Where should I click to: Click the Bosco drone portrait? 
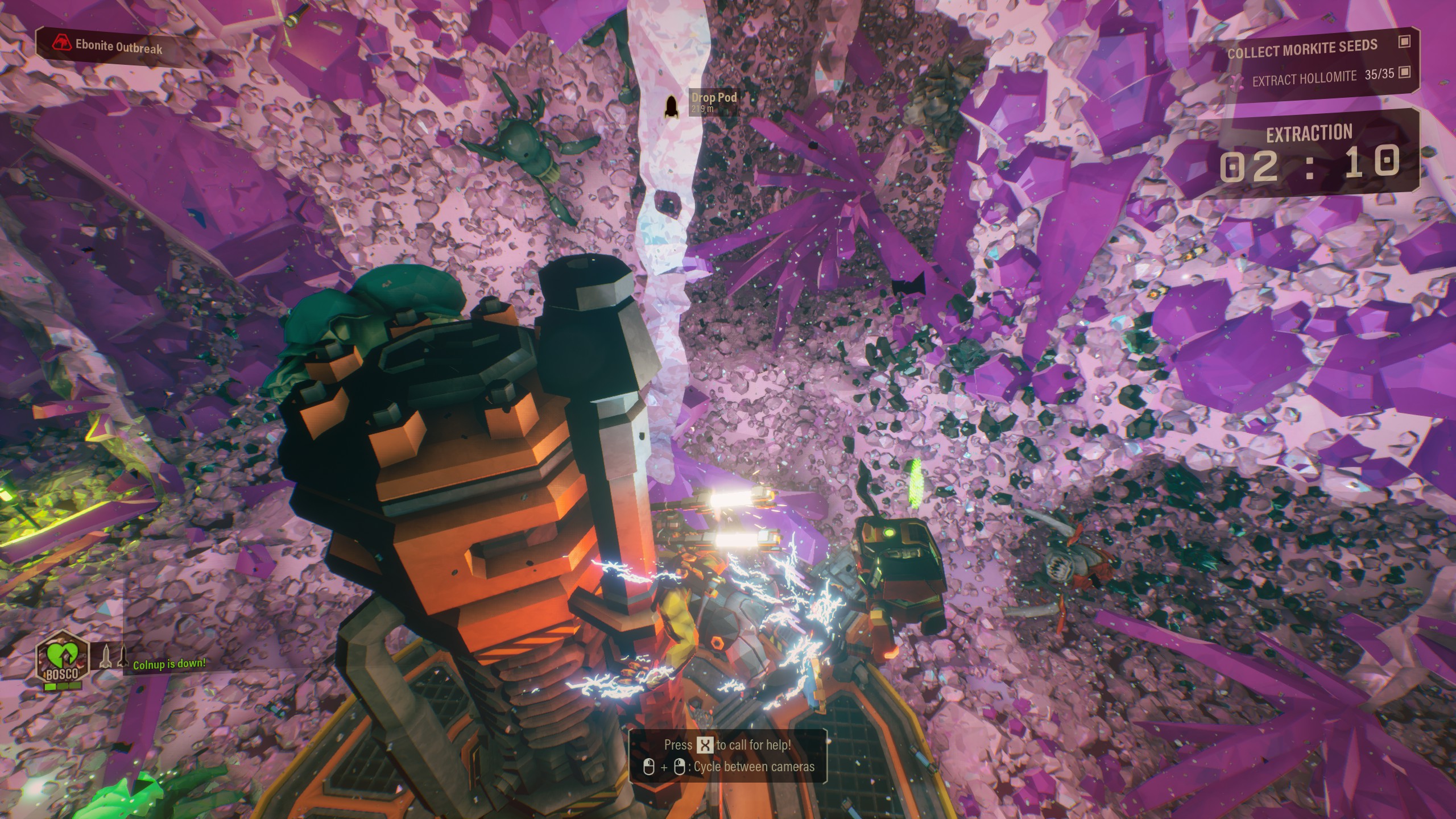click(x=63, y=660)
